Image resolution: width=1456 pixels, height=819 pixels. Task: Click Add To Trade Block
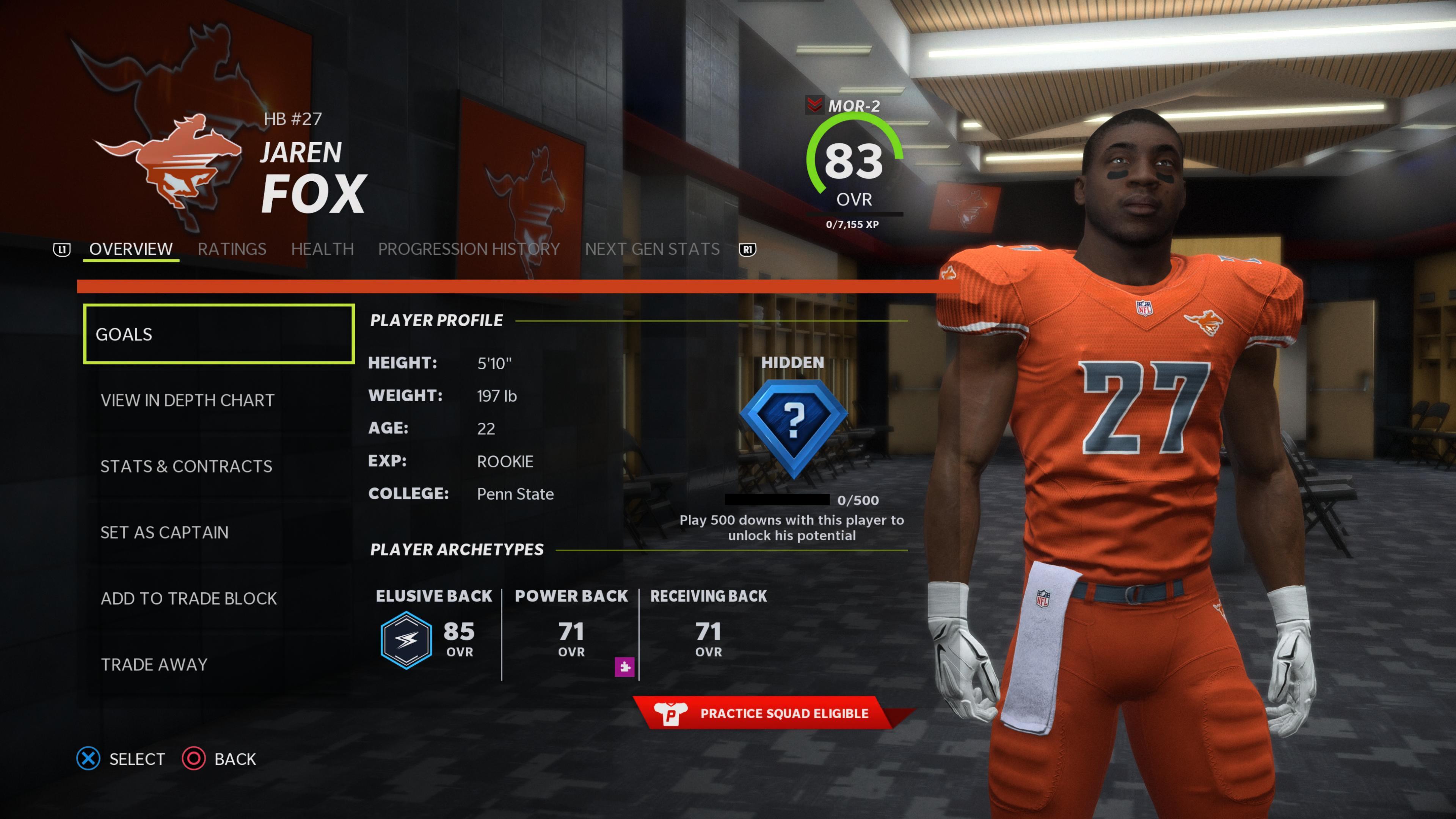click(188, 598)
